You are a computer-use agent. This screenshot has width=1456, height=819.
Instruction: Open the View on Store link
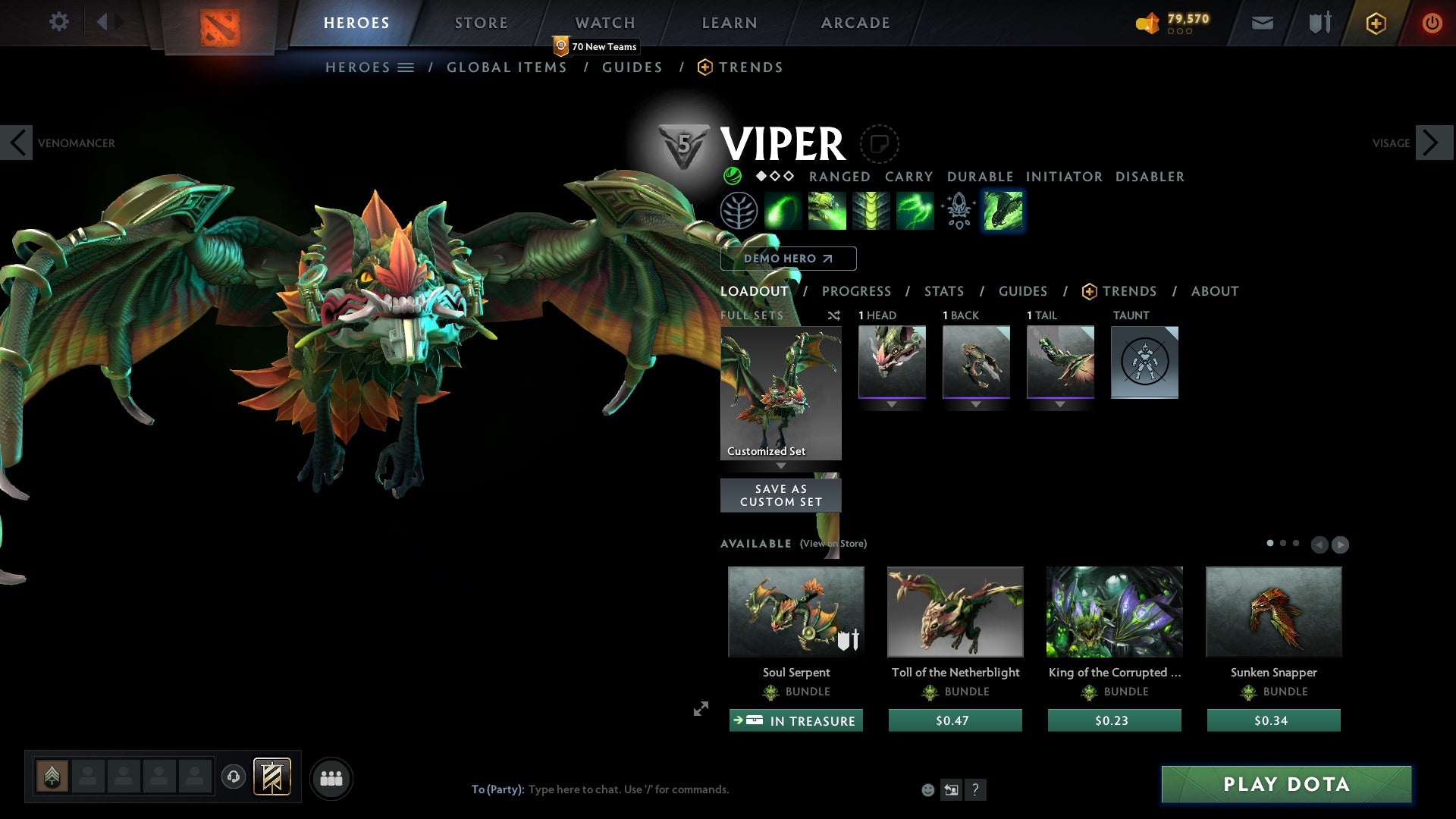832,544
